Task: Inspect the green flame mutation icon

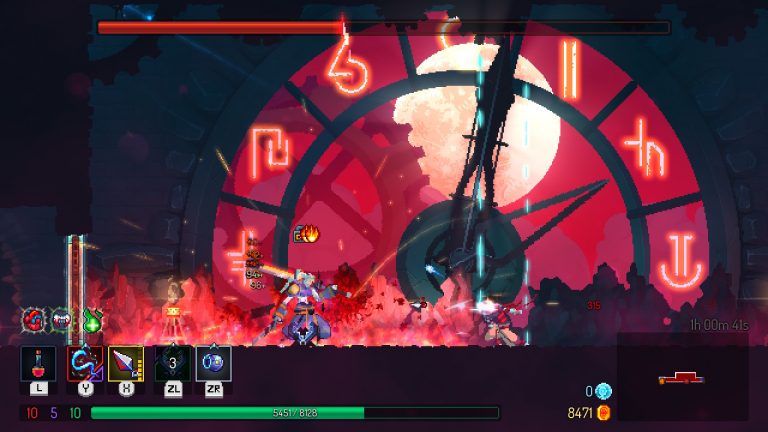Action: click(91, 320)
